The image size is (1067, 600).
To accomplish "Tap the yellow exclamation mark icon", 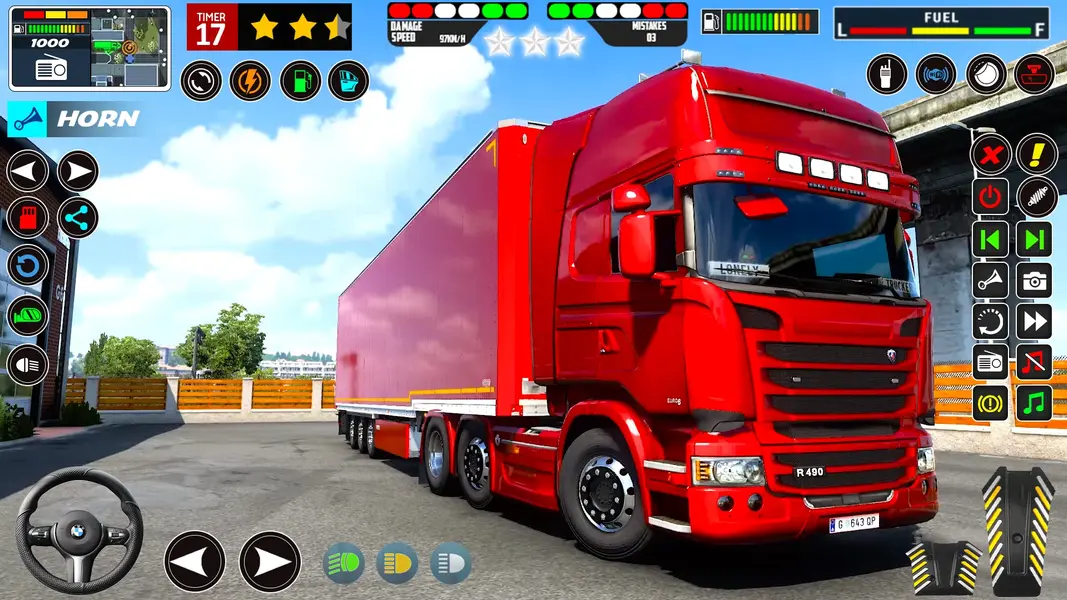I will tap(1036, 154).
